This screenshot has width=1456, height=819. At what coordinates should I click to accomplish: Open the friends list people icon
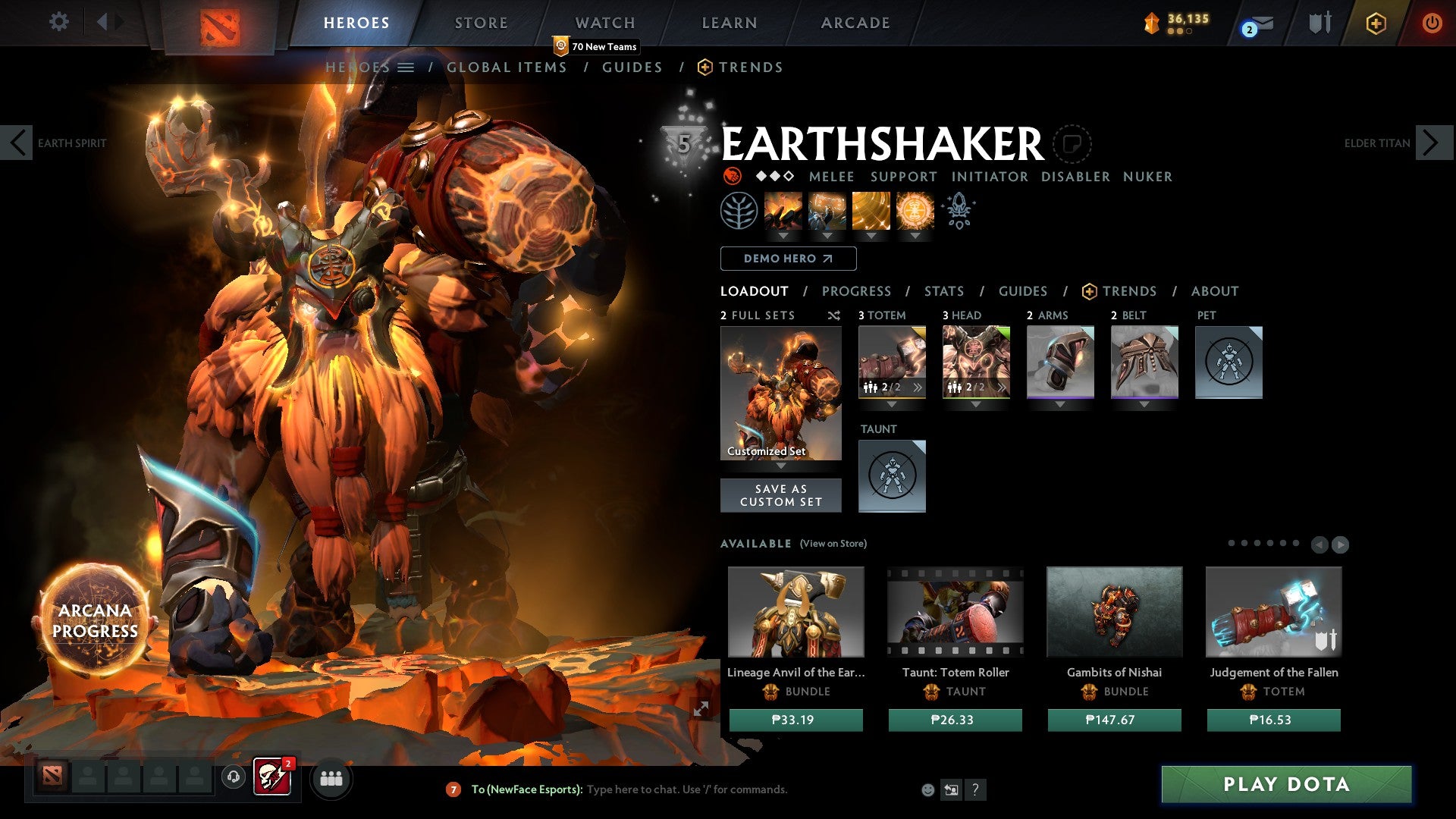click(x=331, y=778)
